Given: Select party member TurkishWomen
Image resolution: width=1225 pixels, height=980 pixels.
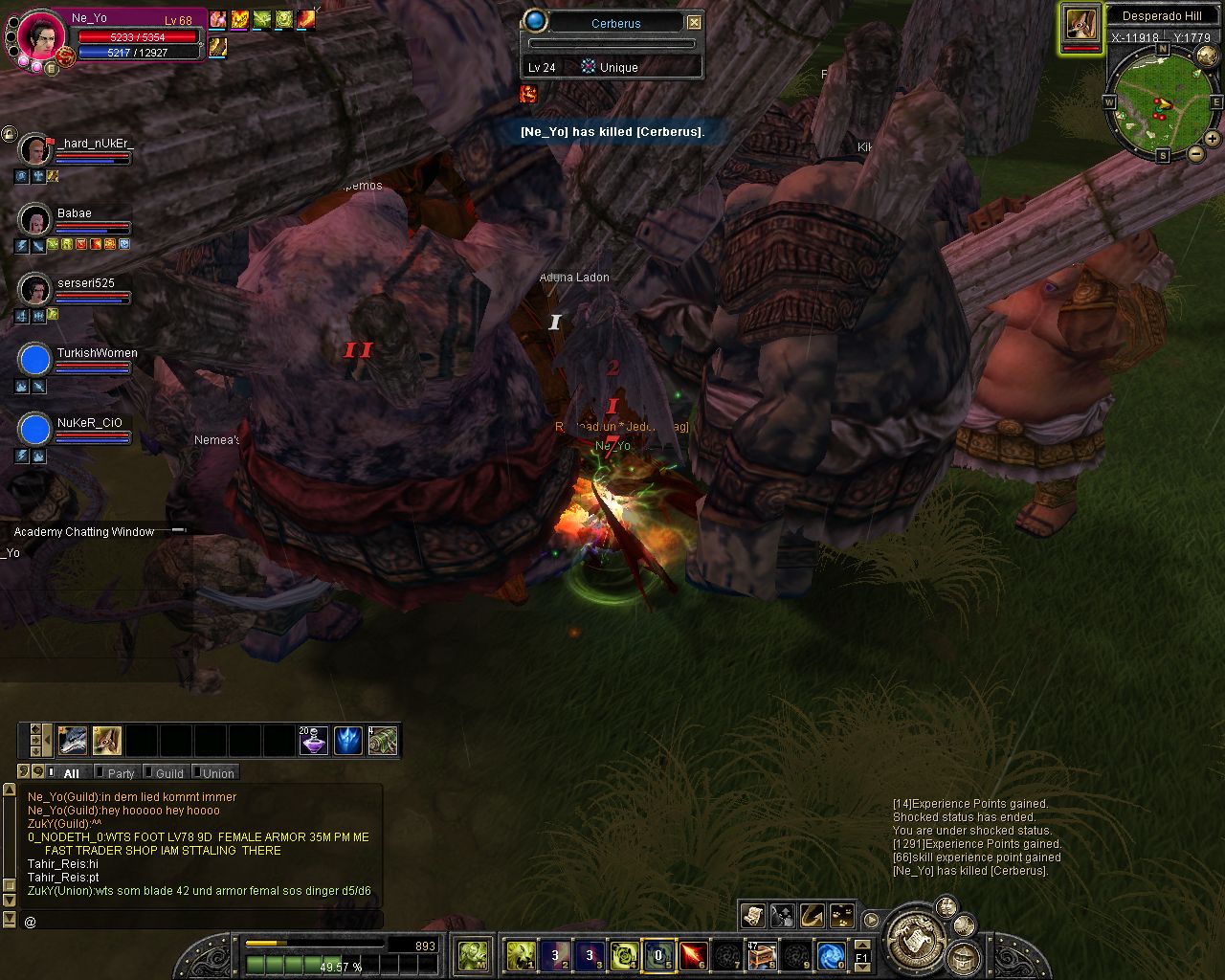Looking at the screenshot, I should coord(35,360).
